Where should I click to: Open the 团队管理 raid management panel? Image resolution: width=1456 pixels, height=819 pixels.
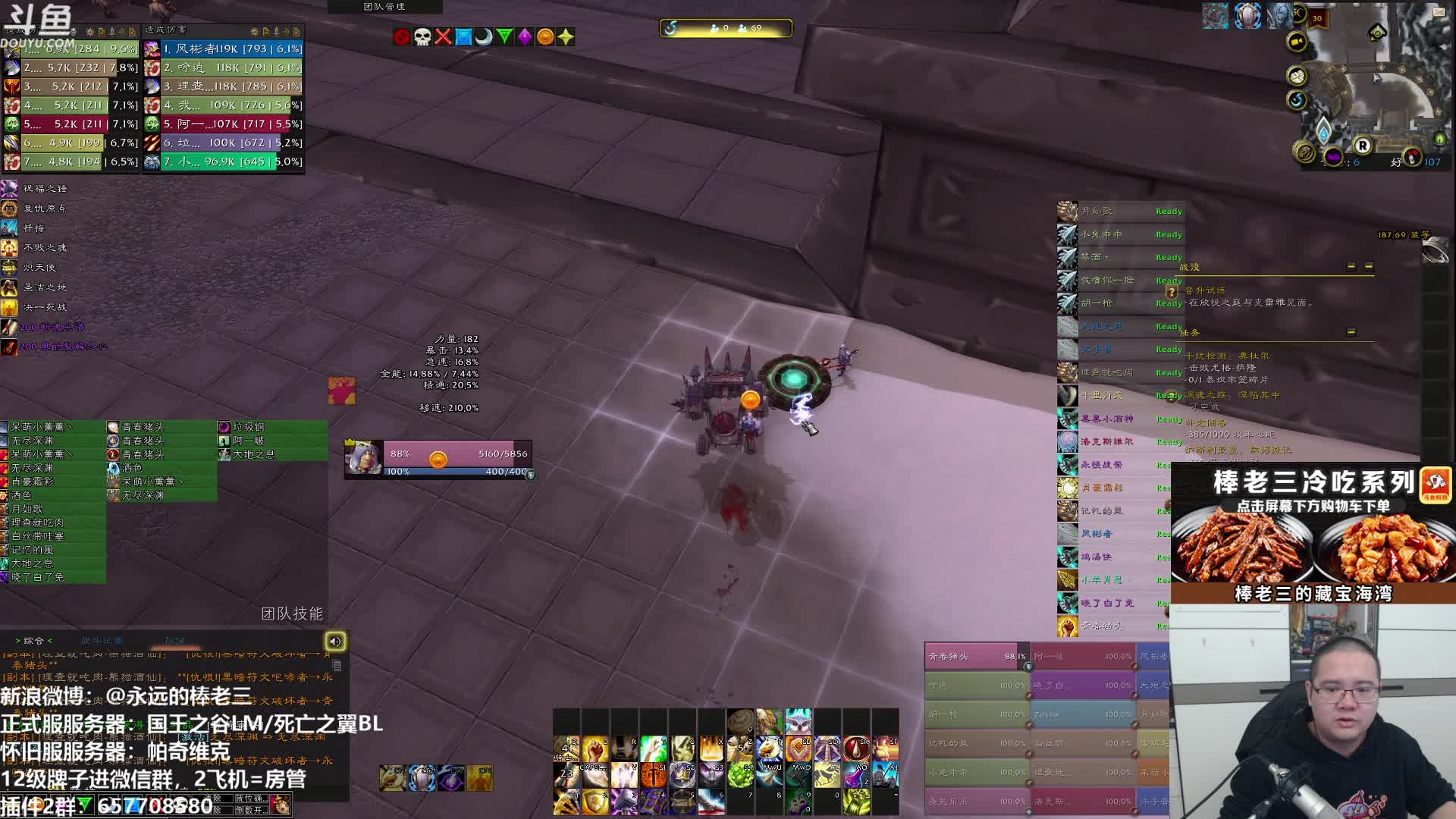[x=384, y=7]
